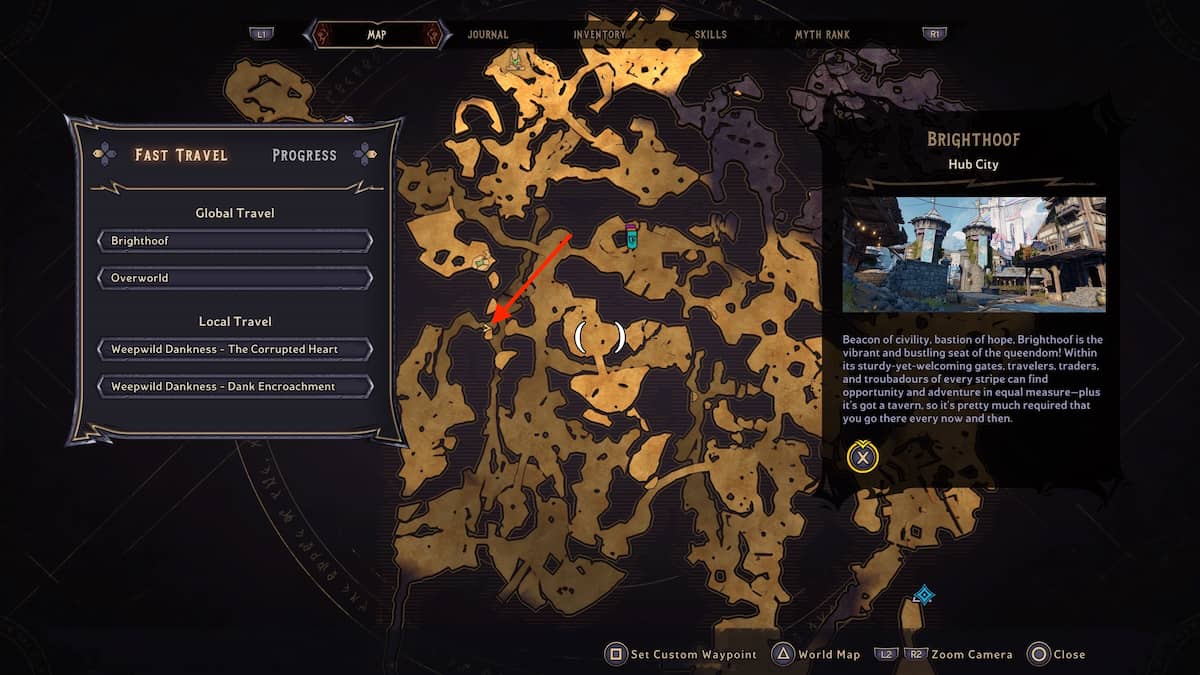Select the vending machine marker on the map
The image size is (1200, 675).
point(632,236)
